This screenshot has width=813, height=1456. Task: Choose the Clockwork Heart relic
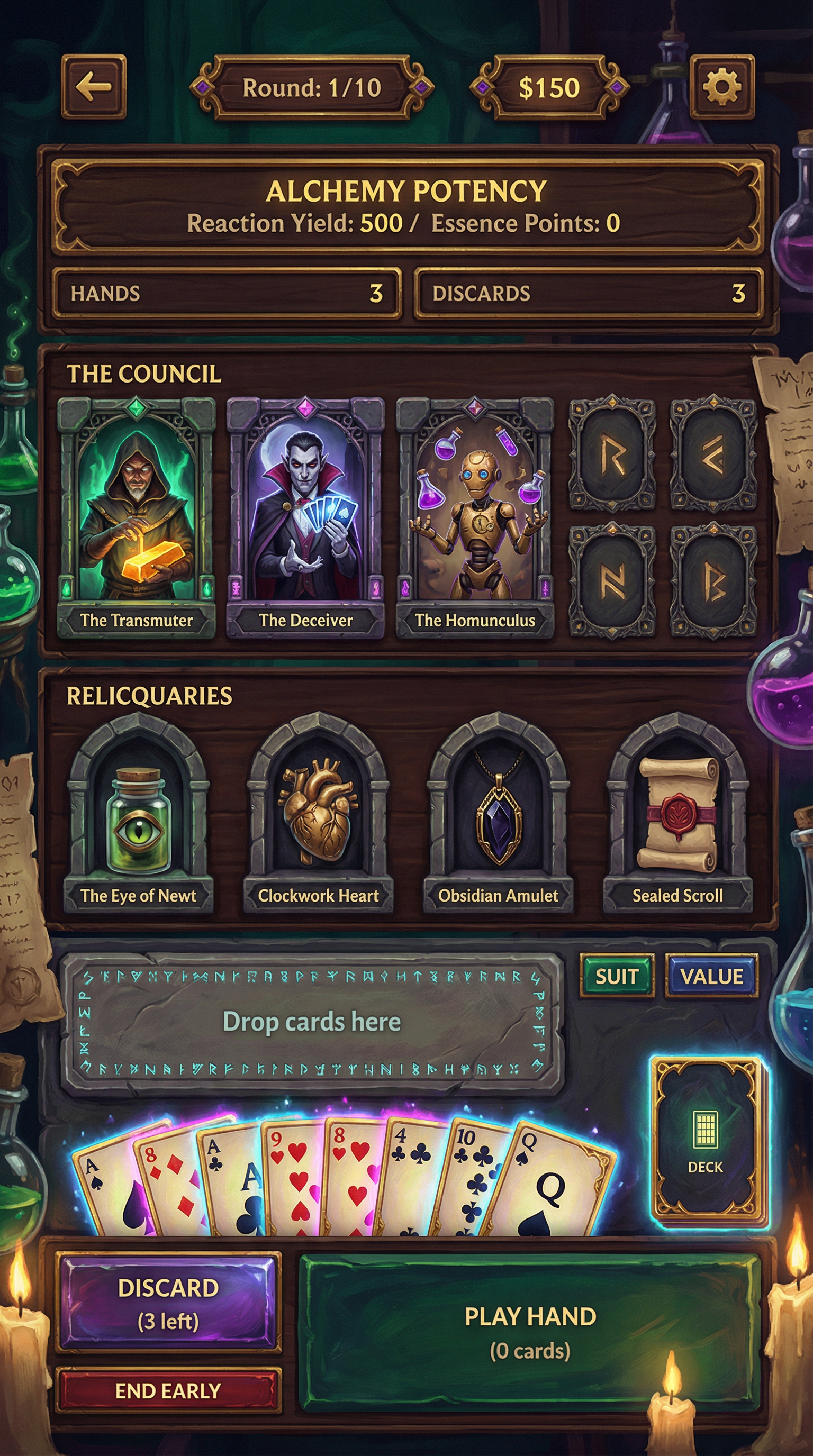click(x=318, y=814)
